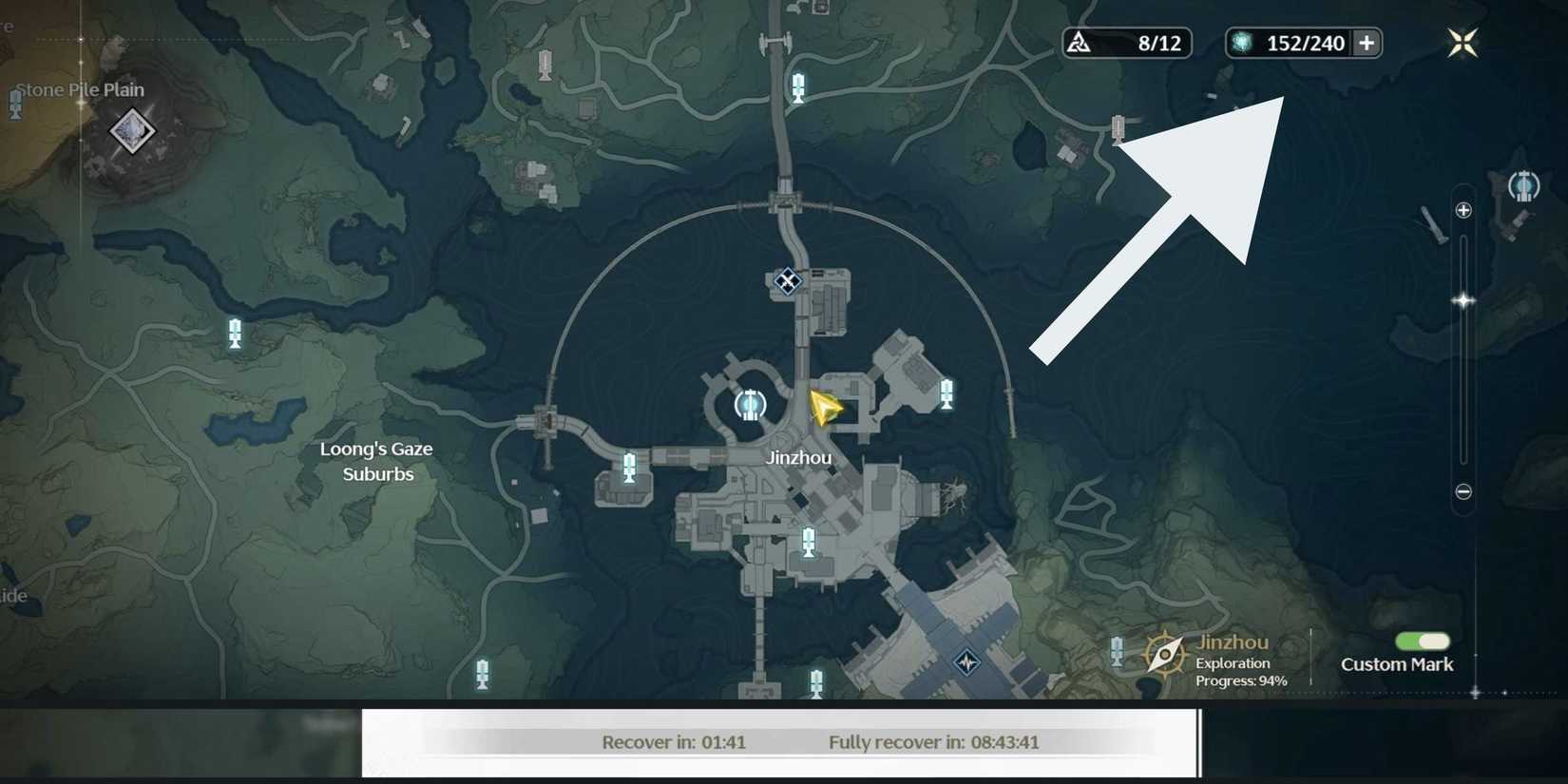Click the zoom-out minus control on the right
Viewport: 1568px width, 784px height.
point(1463,491)
